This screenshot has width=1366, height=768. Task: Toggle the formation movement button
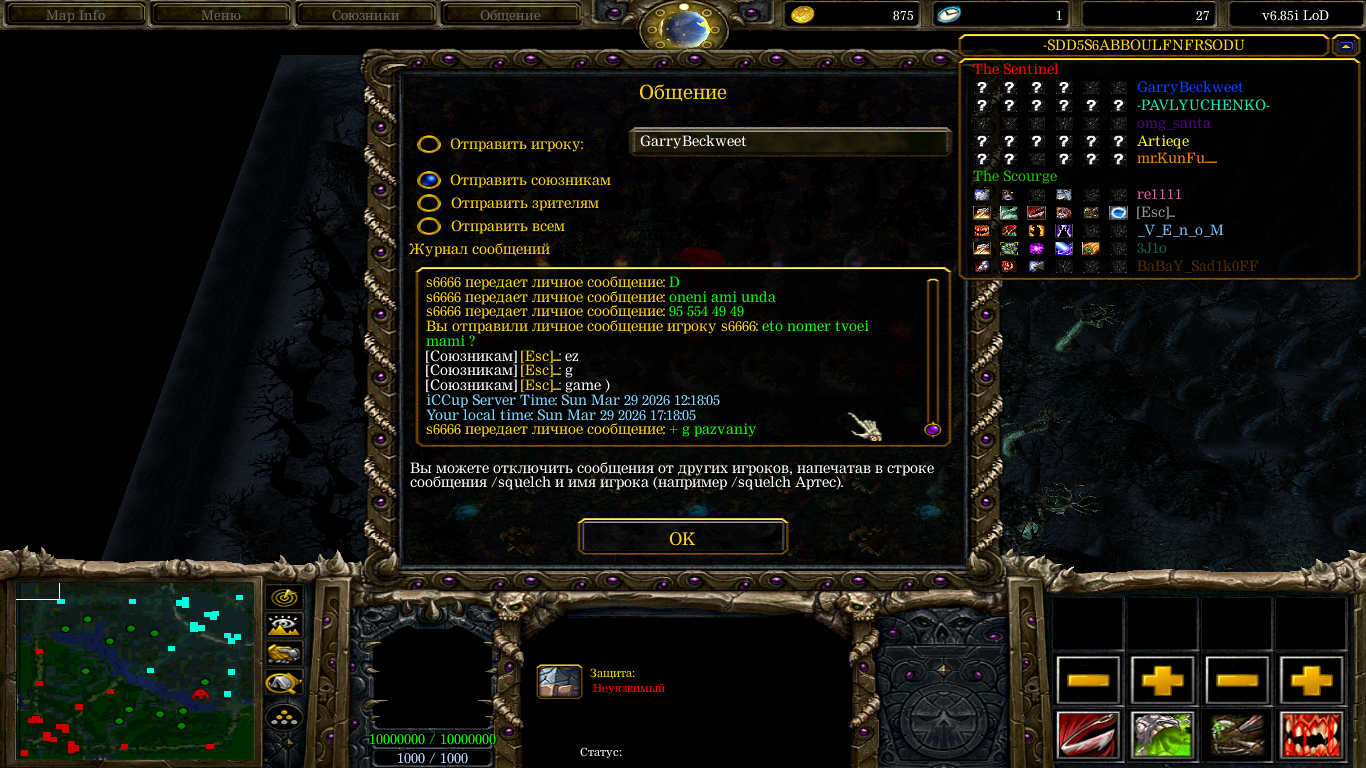284,718
